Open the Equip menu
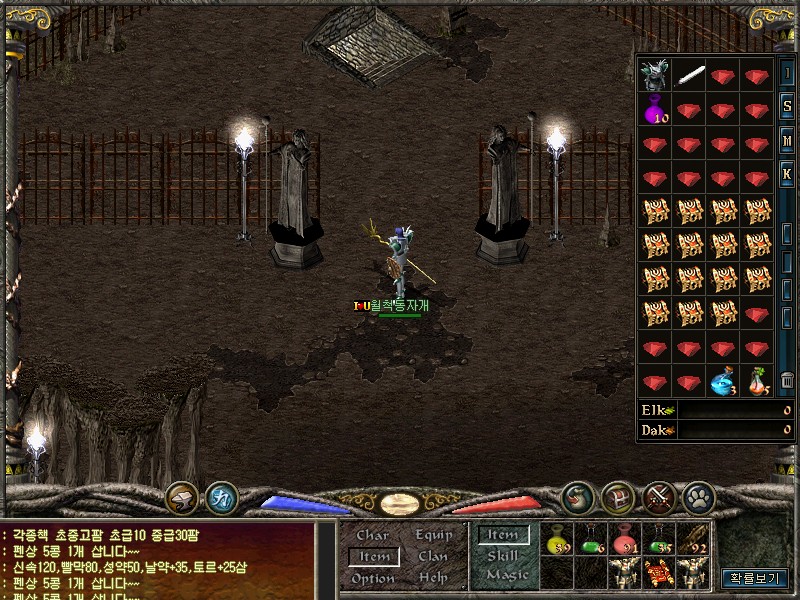 click(x=434, y=536)
